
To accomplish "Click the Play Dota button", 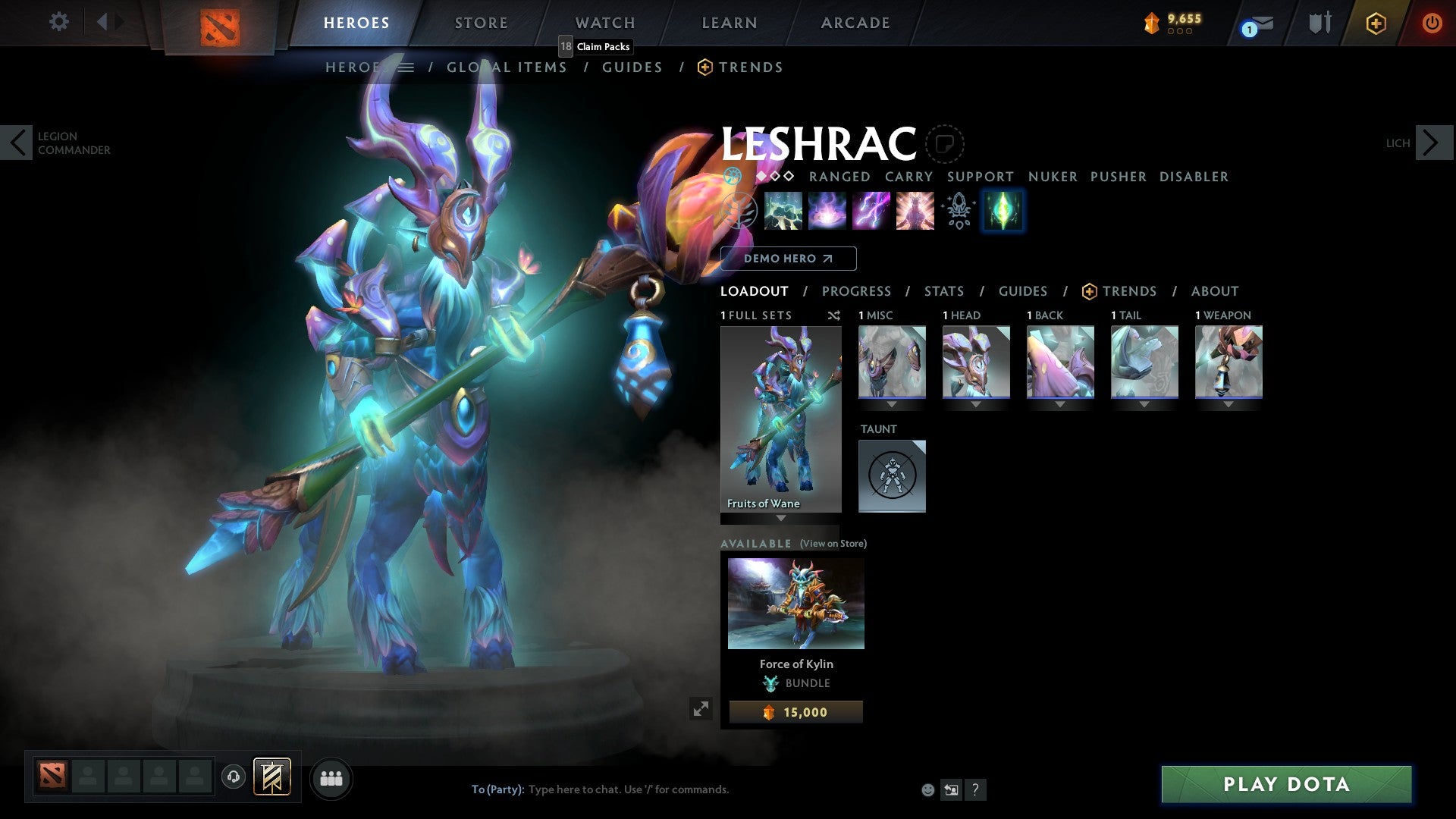I will coord(1286,784).
